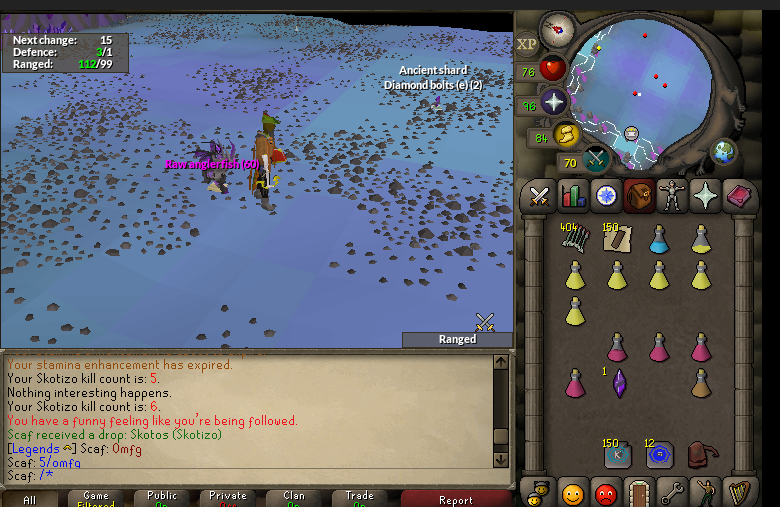Open the Quest List tab
The height and width of the screenshot is (507, 780).
[605, 197]
